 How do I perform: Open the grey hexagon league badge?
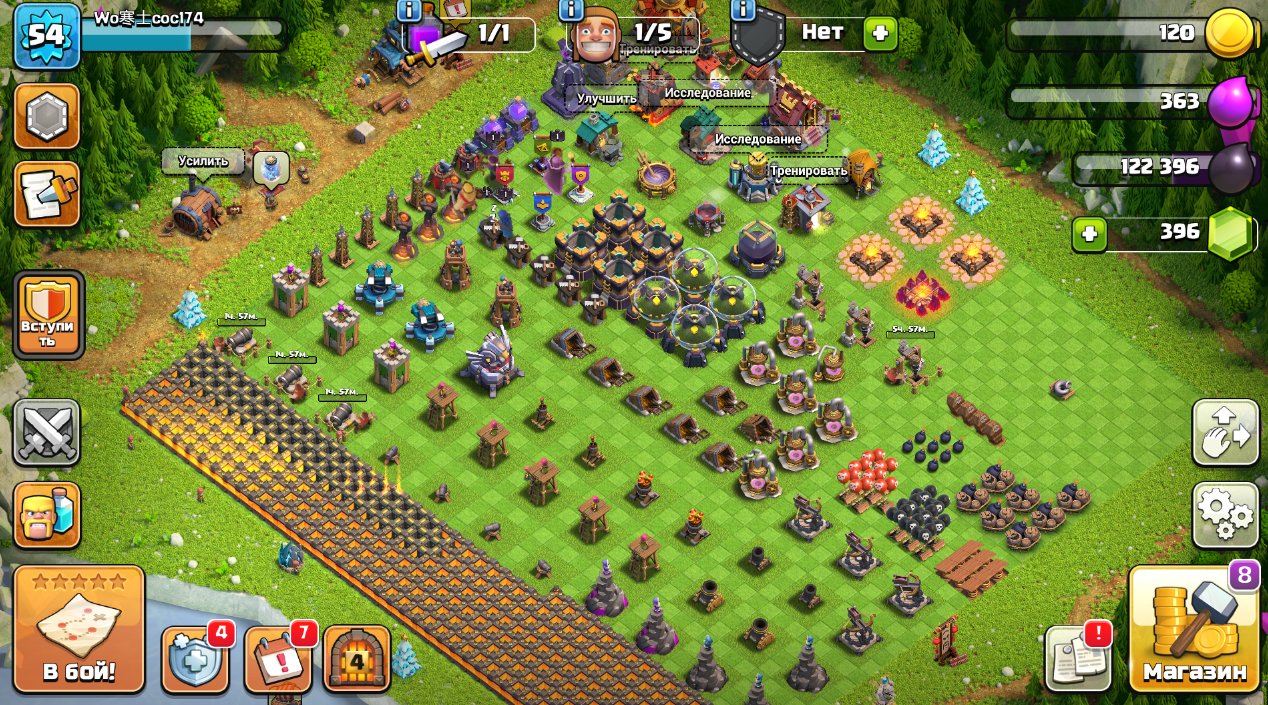47,117
